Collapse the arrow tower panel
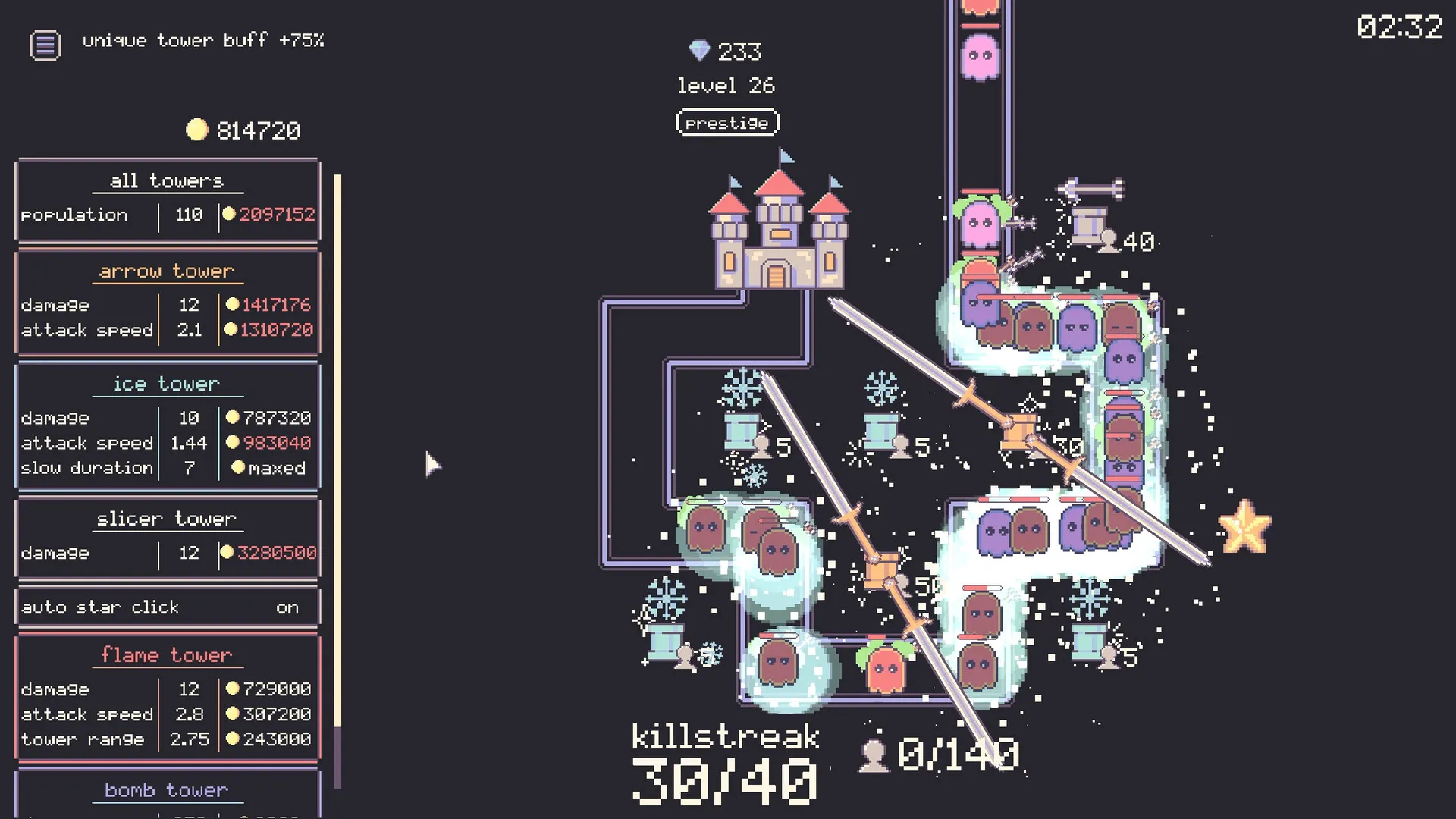Viewport: 1456px width, 819px height. (x=167, y=271)
